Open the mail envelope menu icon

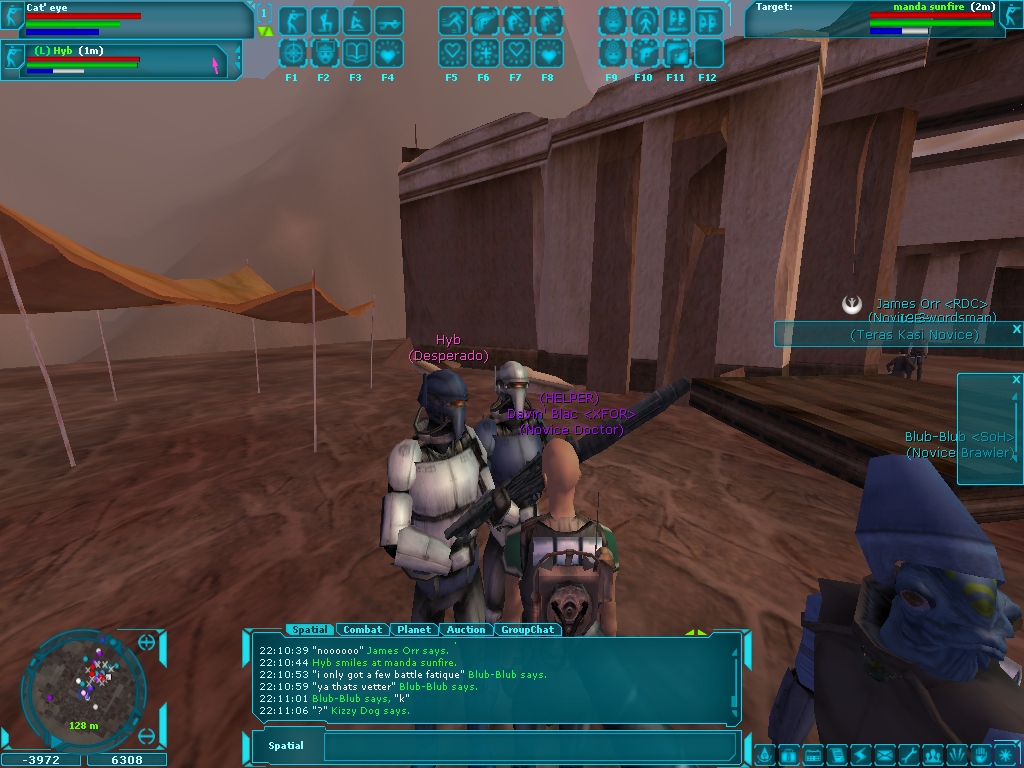tap(885, 755)
